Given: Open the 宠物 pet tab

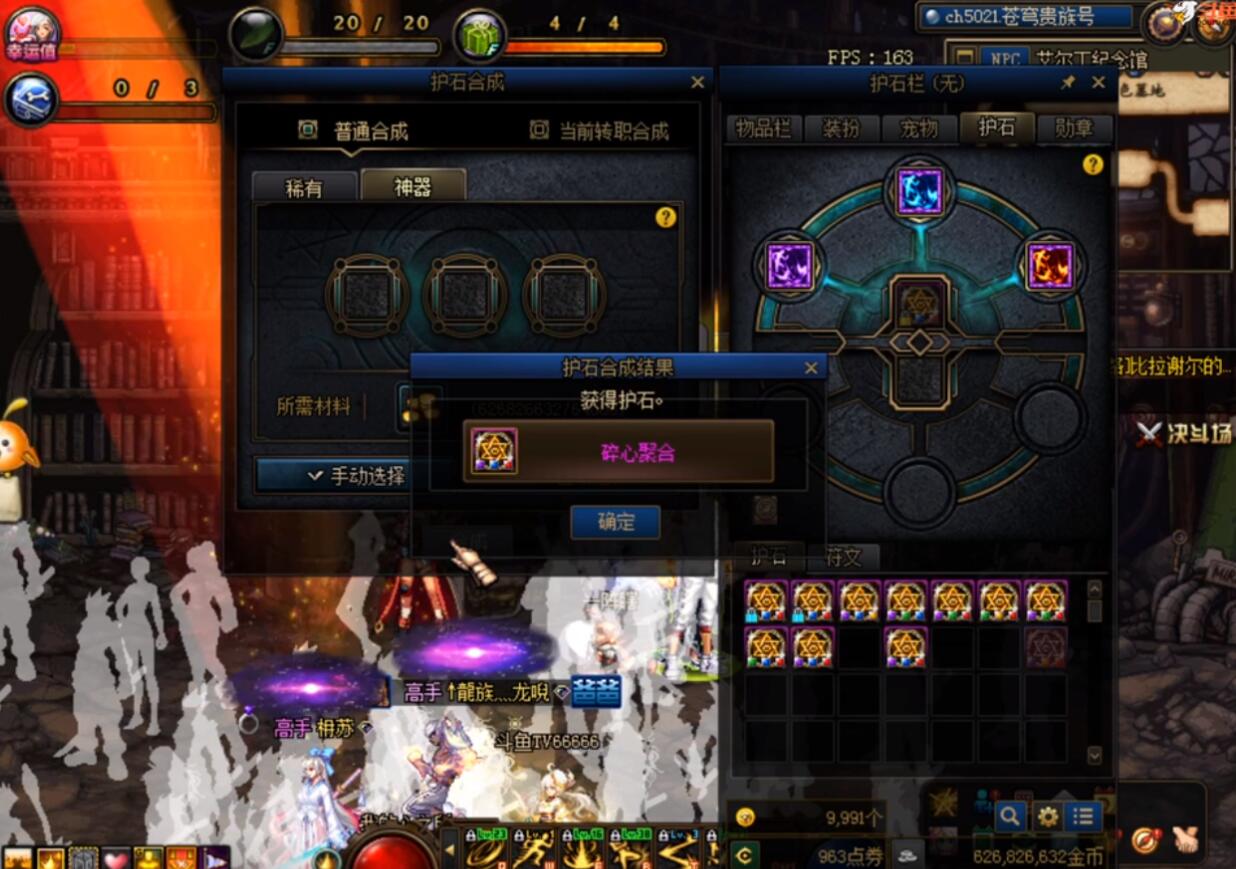Looking at the screenshot, I should (918, 128).
